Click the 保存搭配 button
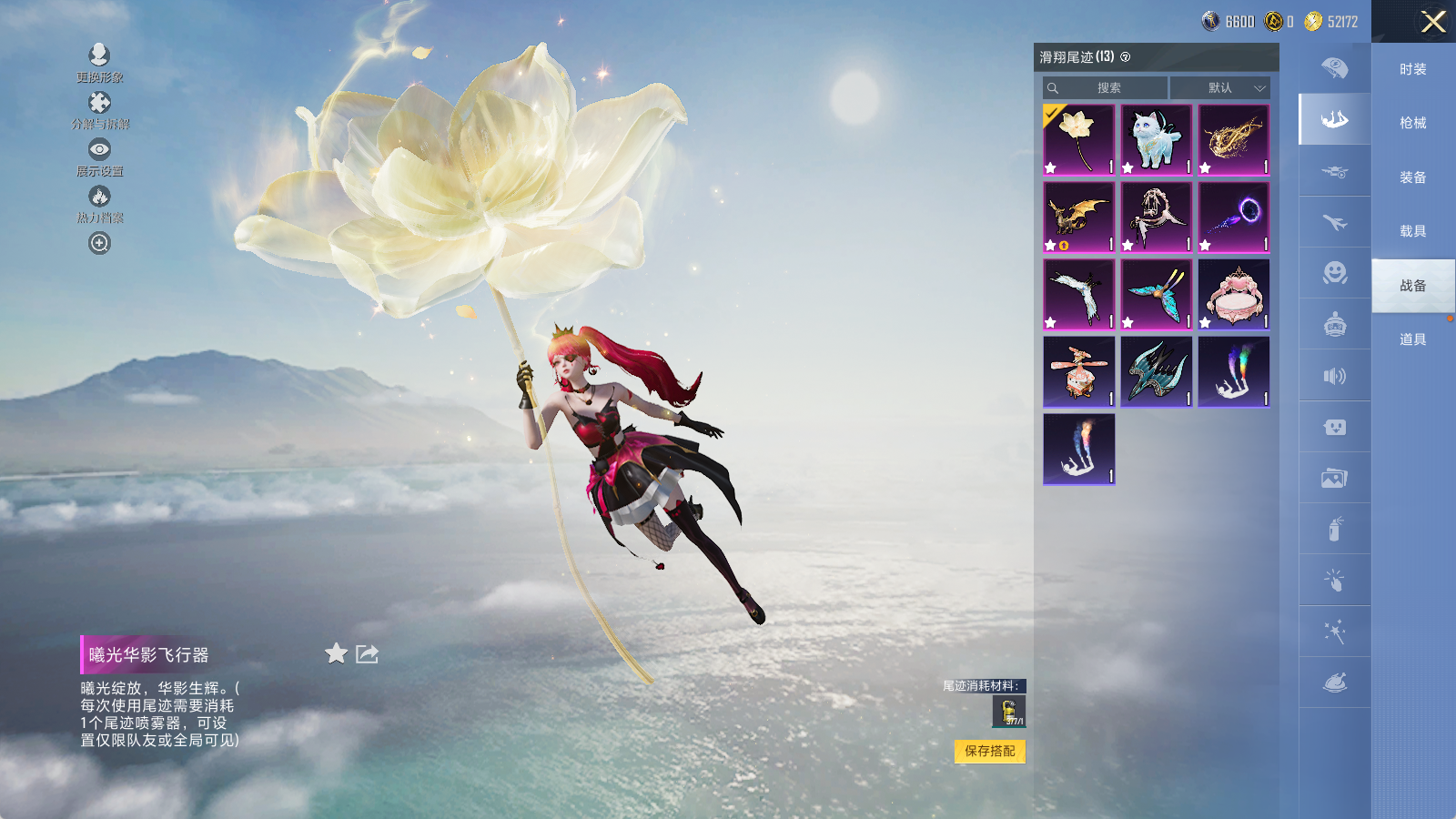 [990, 751]
